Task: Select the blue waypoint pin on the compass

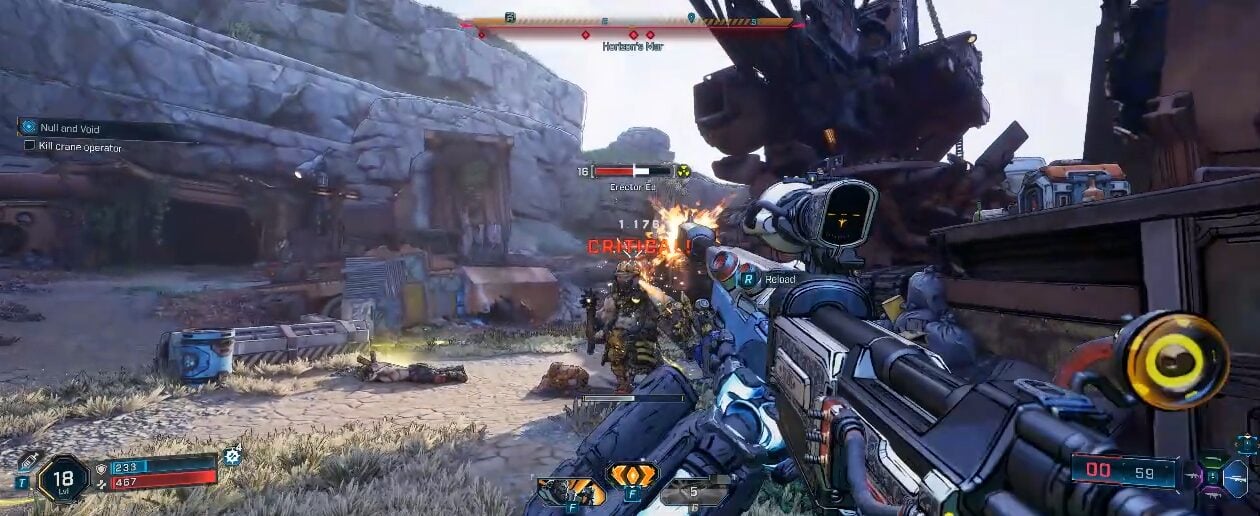Action: pos(691,18)
